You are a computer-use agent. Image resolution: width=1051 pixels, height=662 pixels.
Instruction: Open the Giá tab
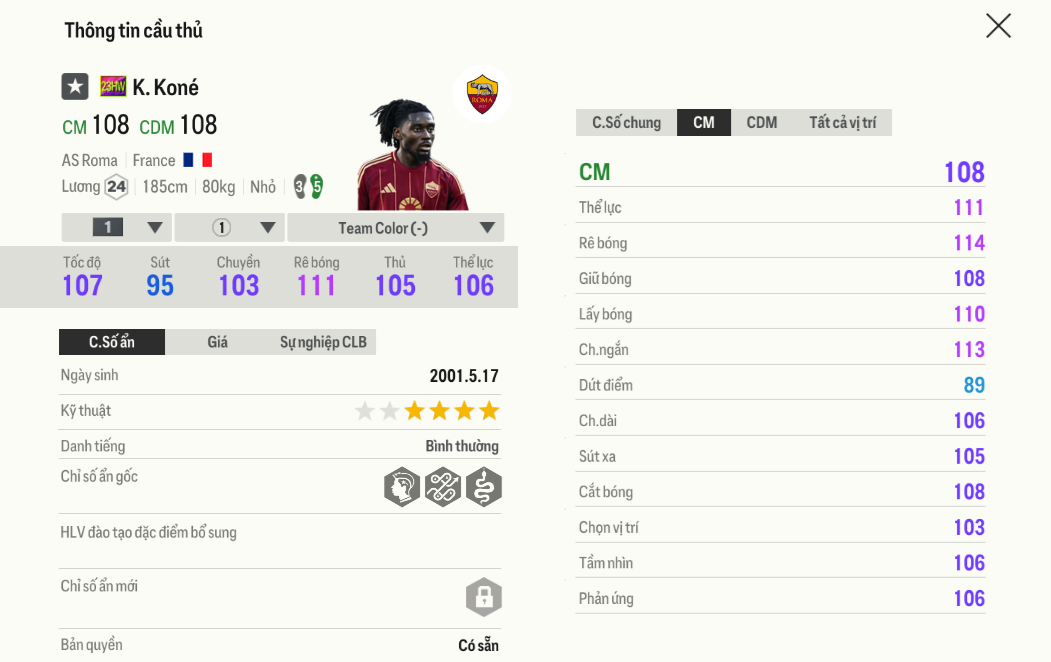[217, 342]
